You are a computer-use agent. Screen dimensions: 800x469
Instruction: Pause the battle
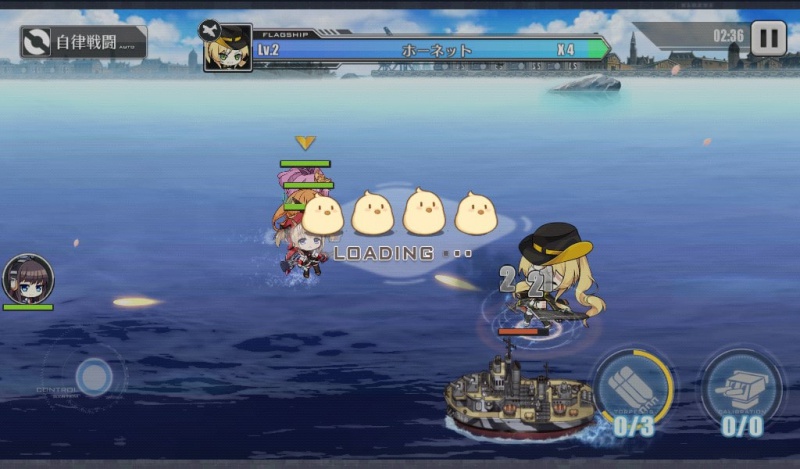[768, 38]
